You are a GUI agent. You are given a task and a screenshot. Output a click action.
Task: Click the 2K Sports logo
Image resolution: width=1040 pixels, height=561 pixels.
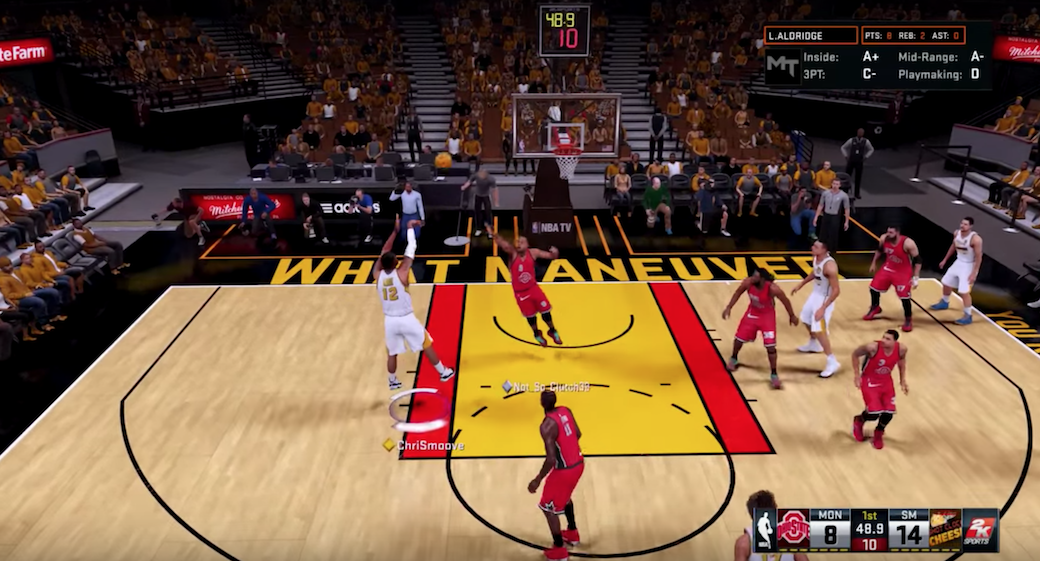(x=980, y=530)
